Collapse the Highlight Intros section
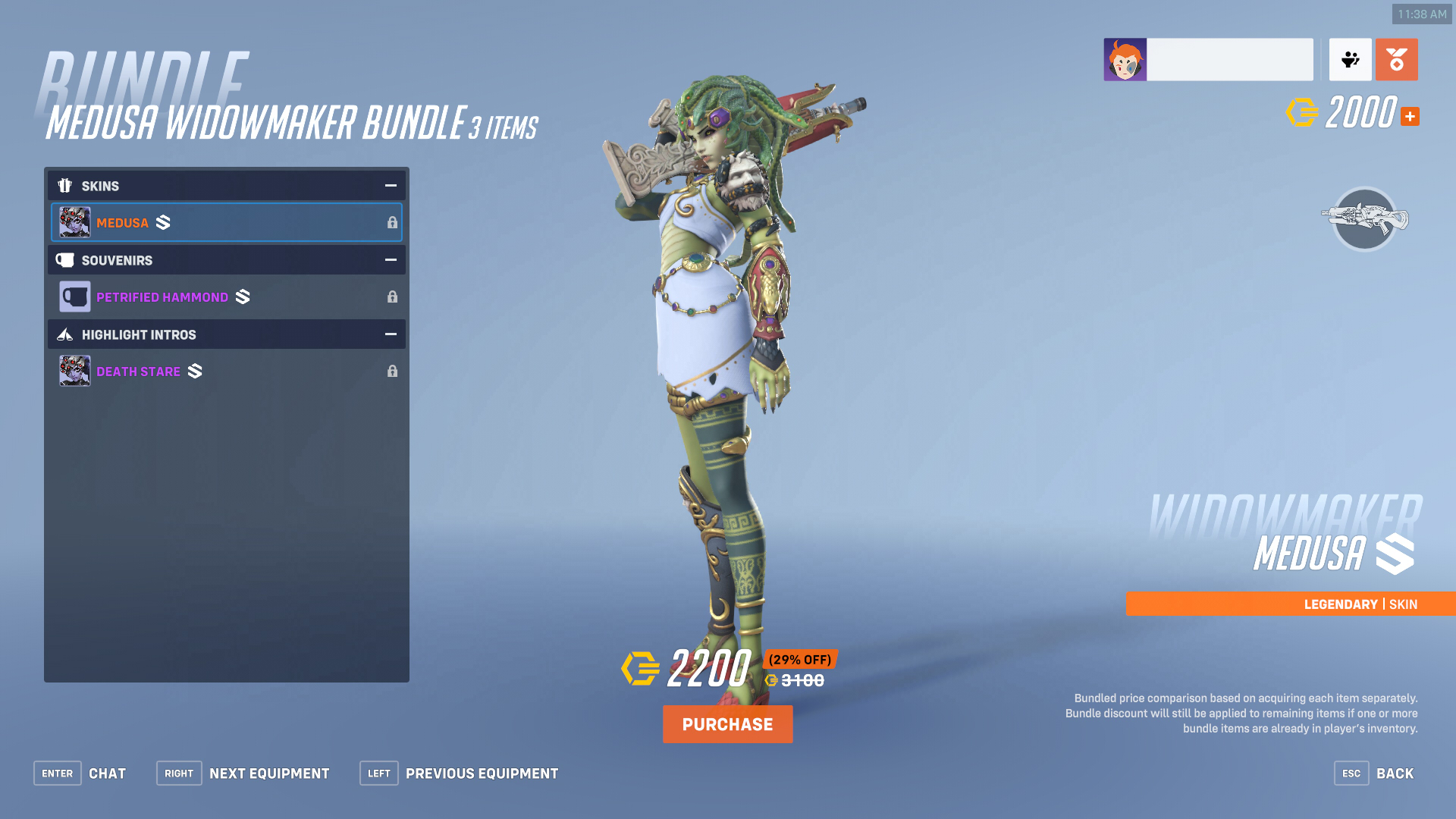The height and width of the screenshot is (819, 1456). coord(390,334)
